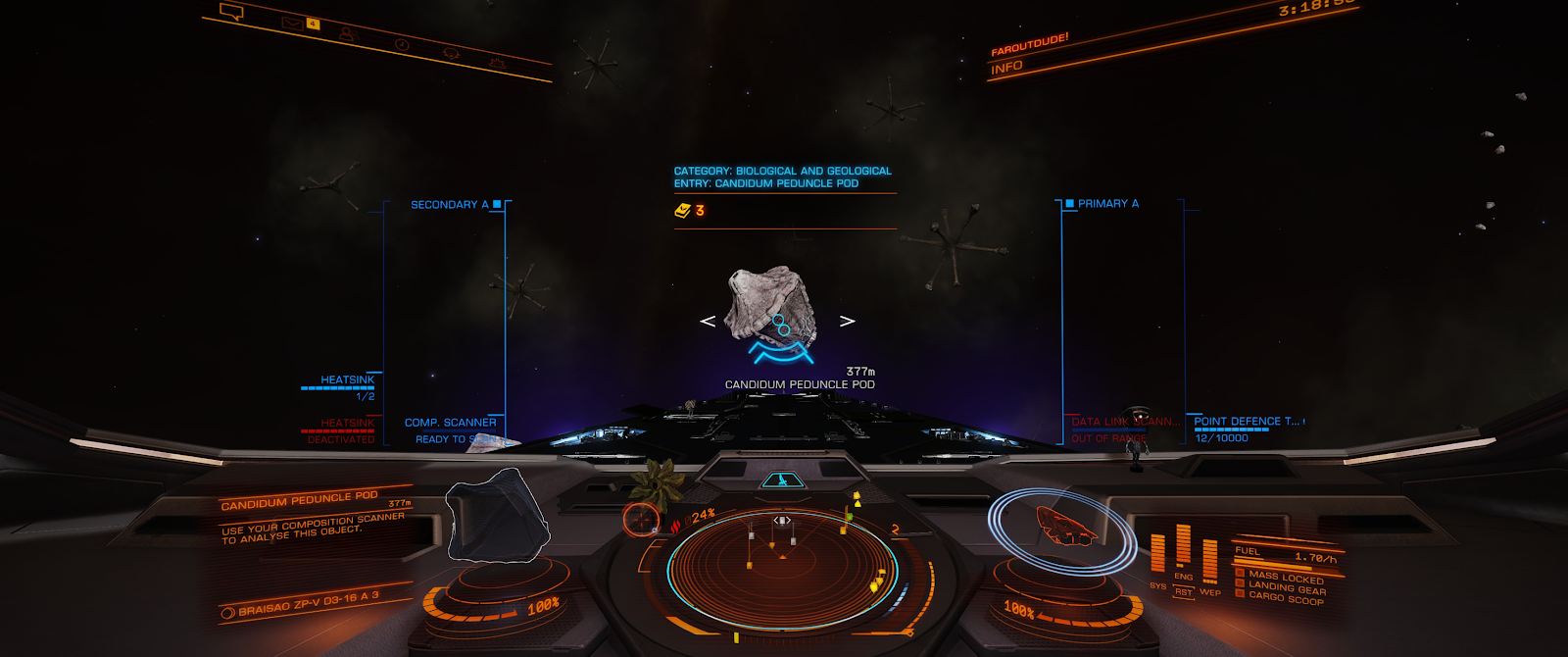Click the RST power reset indicator
1568x657 pixels.
click(1184, 592)
